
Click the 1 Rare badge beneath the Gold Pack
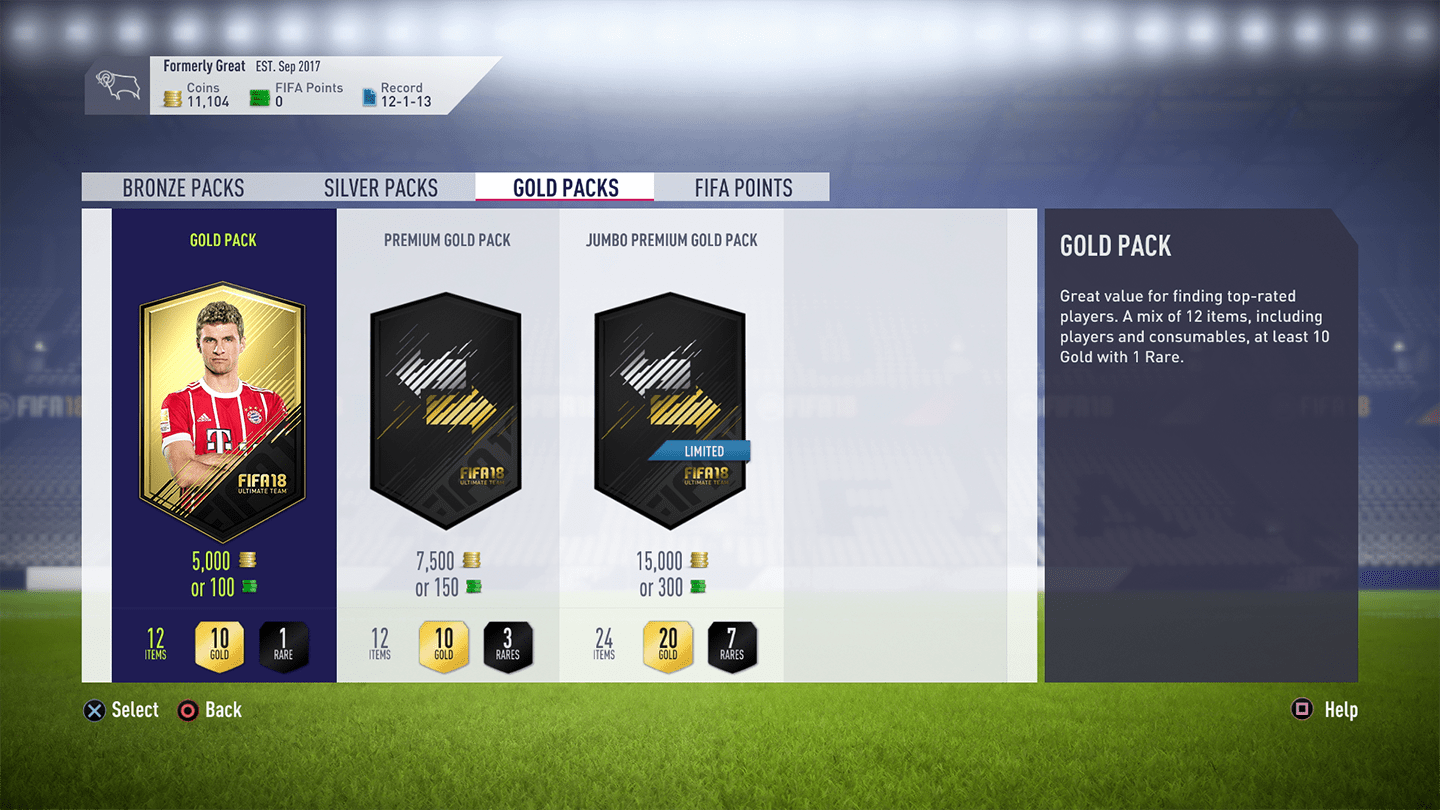[x=283, y=645]
